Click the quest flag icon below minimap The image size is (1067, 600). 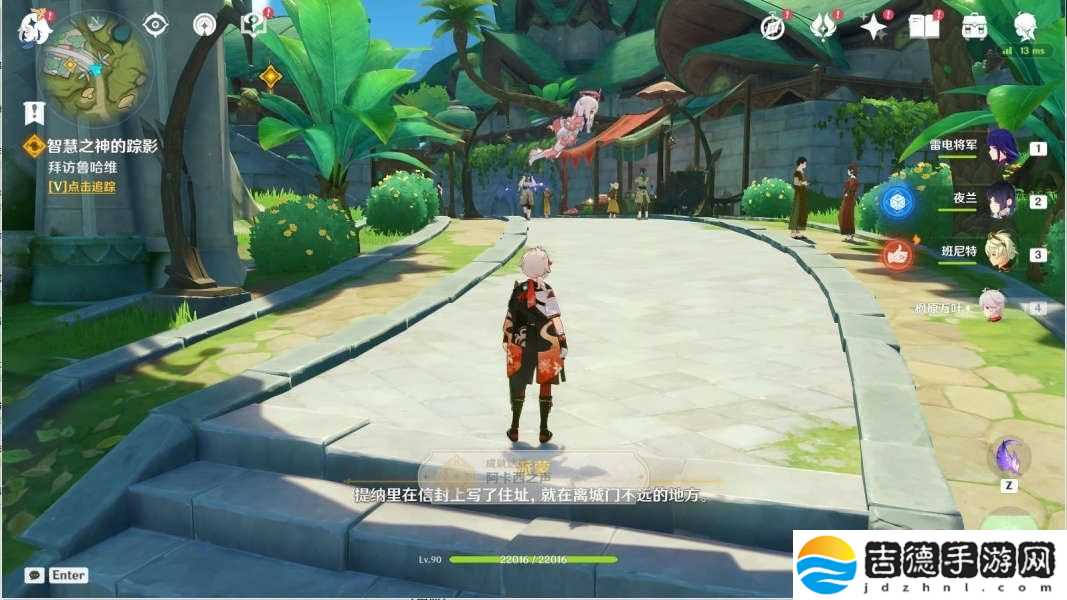click(35, 112)
